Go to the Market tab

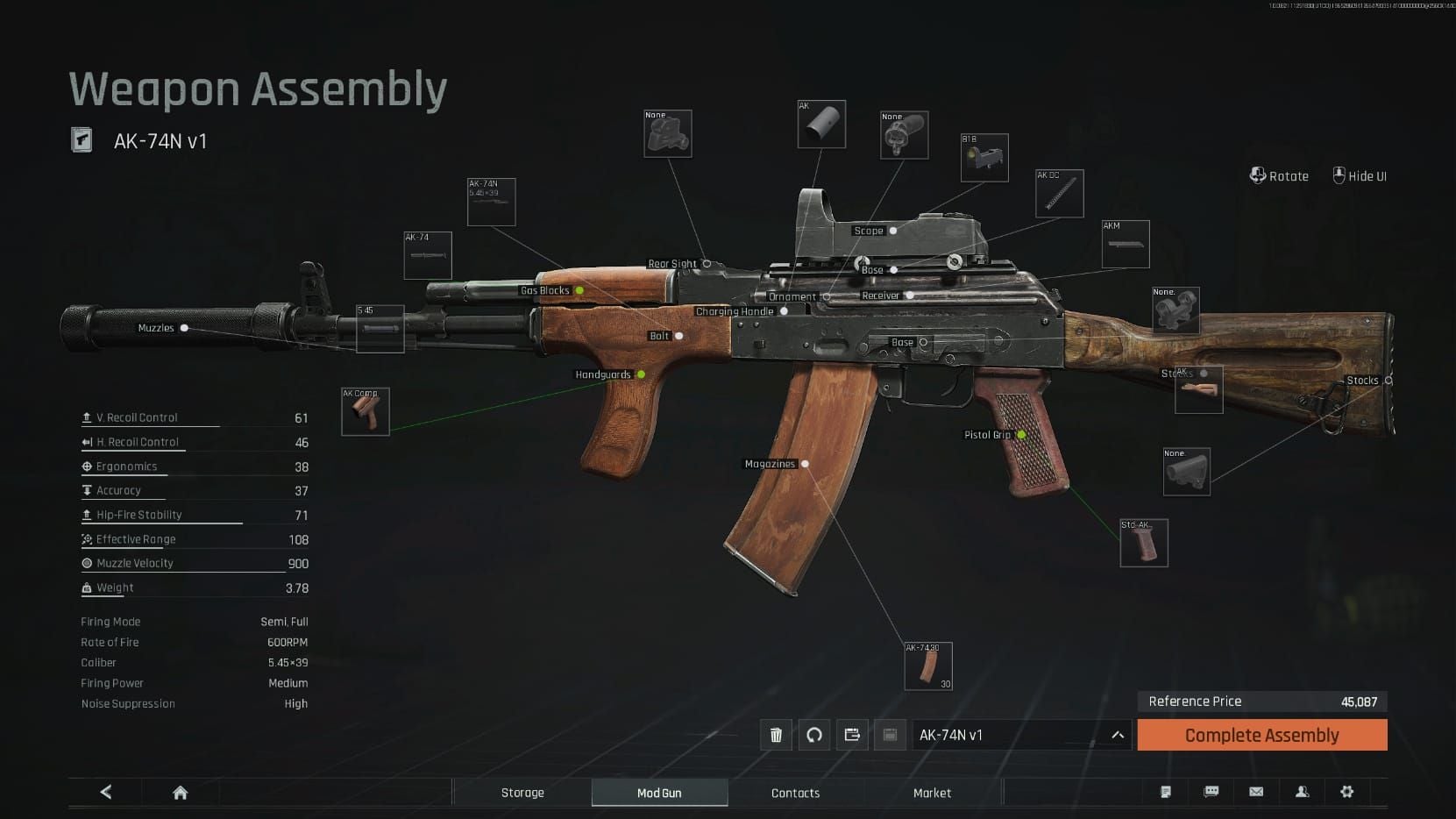[x=932, y=793]
